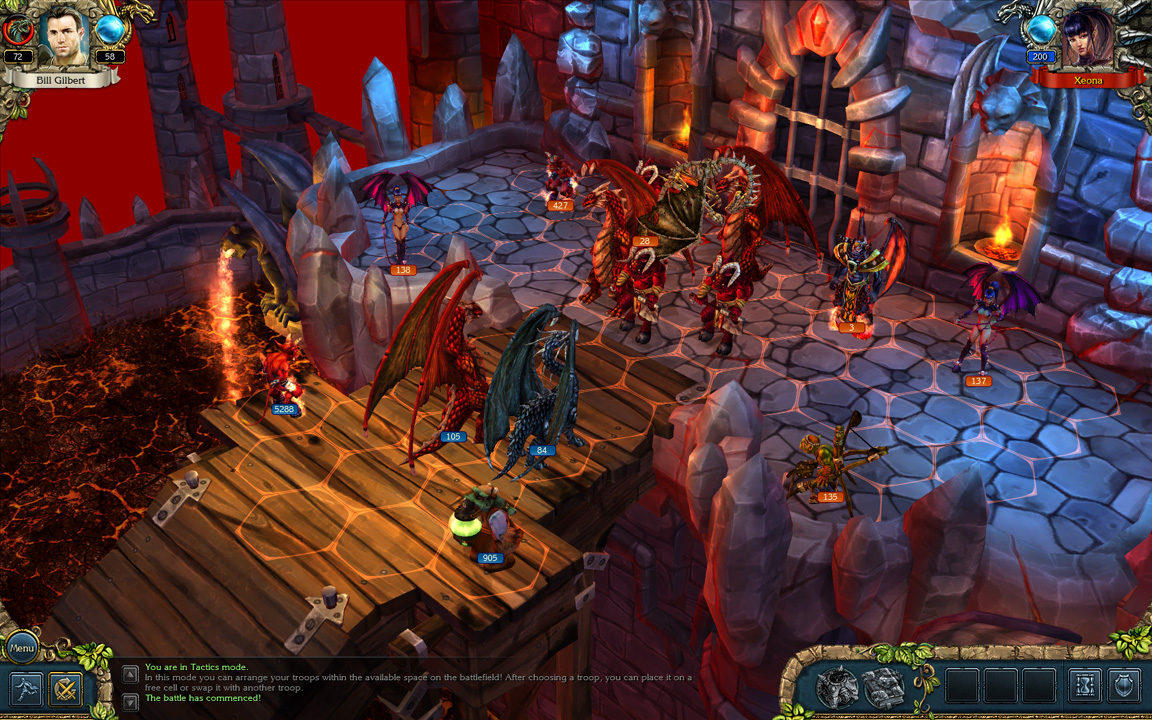The height and width of the screenshot is (720, 1152).
Task: Click the running figure flee button
Action: [25, 689]
